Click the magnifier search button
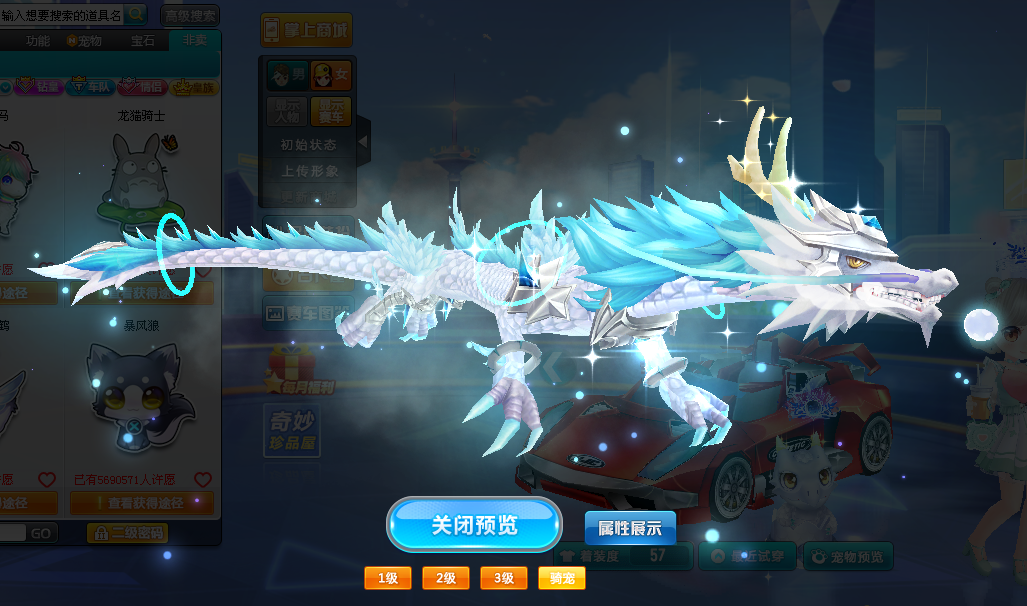 coord(136,15)
